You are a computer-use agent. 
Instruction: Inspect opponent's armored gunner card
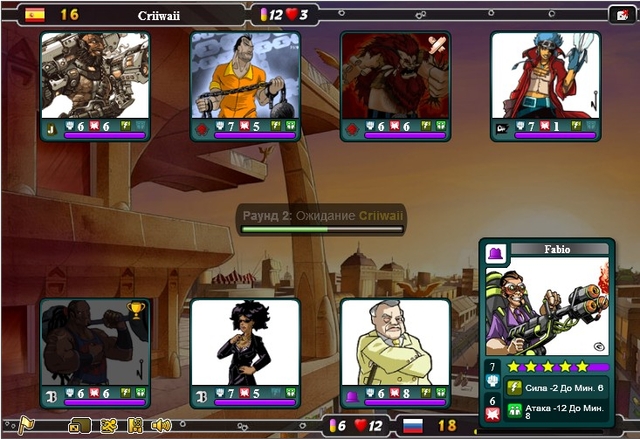coord(95,76)
